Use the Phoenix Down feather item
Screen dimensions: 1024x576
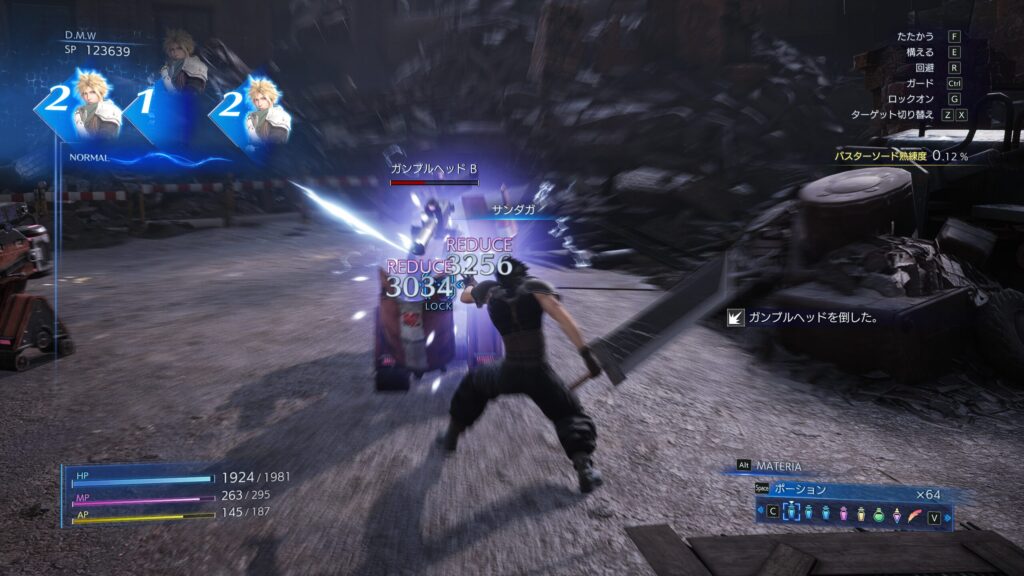point(915,516)
